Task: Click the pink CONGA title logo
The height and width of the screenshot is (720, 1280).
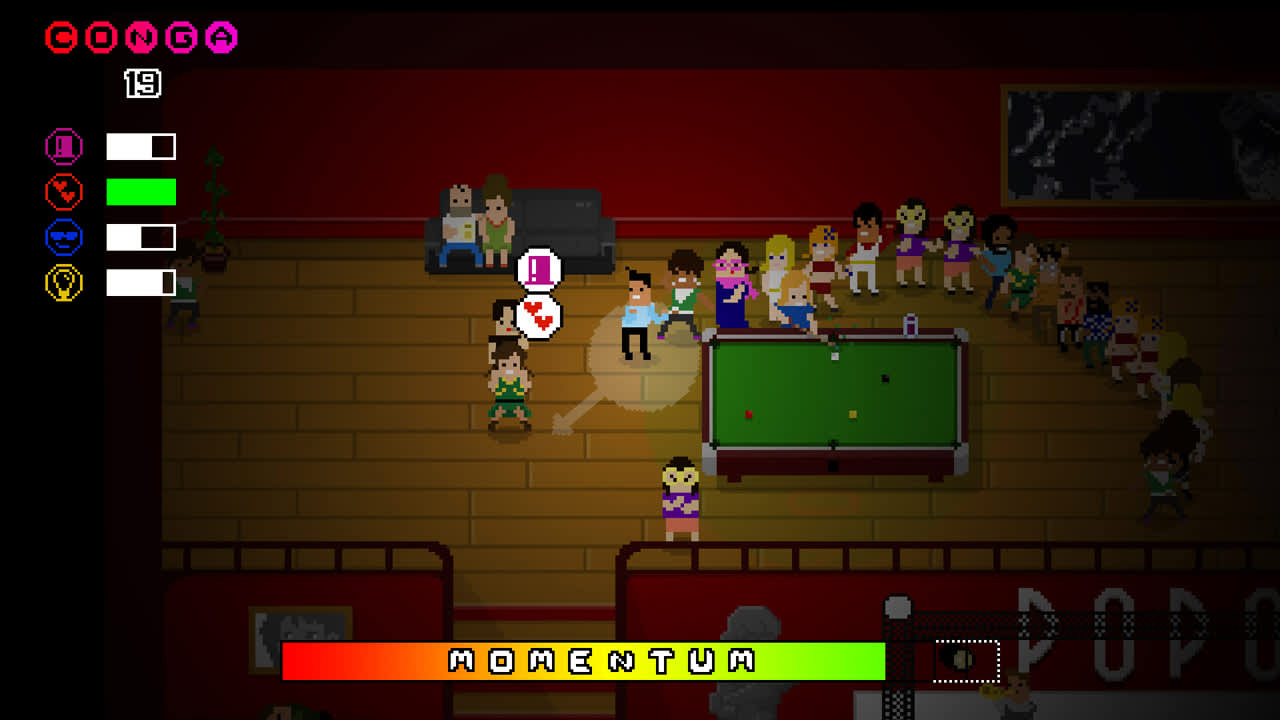Action: tap(139, 37)
